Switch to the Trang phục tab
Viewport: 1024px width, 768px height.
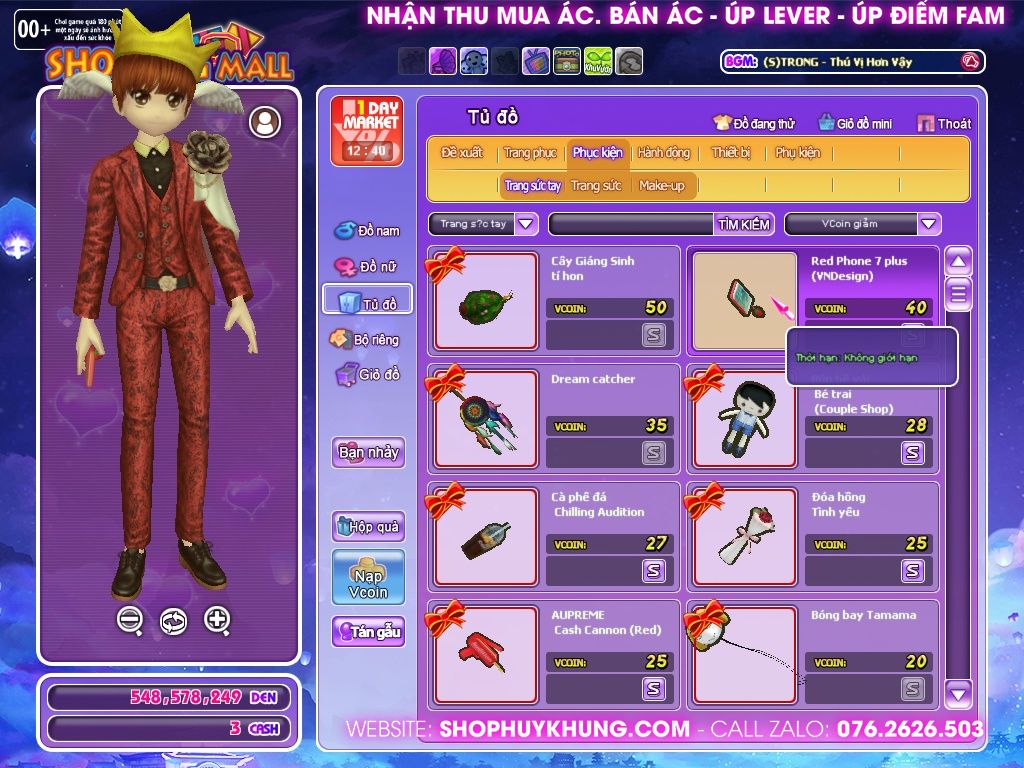click(x=530, y=153)
